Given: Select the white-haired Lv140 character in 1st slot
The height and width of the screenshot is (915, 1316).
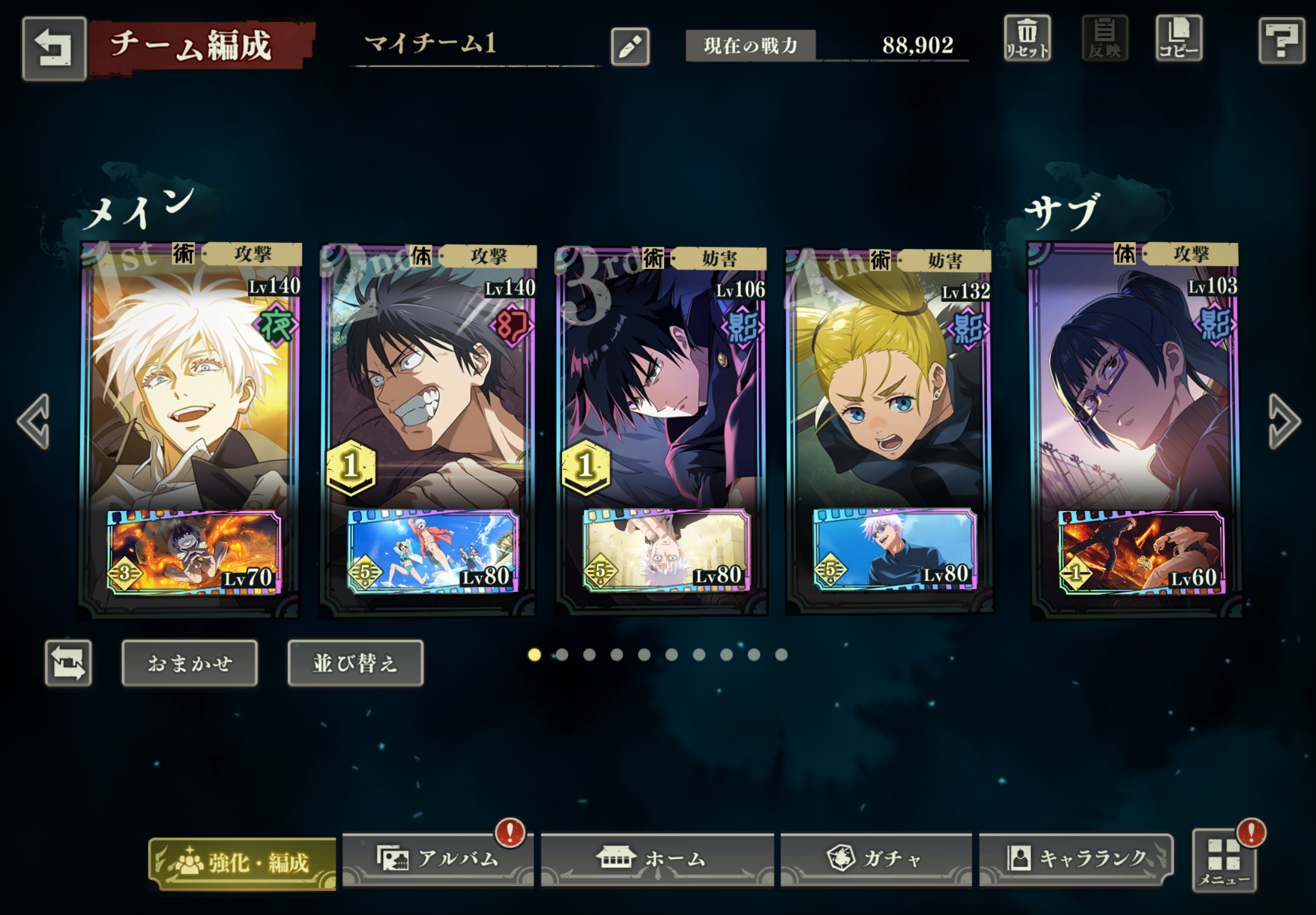Looking at the screenshot, I should click(189, 390).
